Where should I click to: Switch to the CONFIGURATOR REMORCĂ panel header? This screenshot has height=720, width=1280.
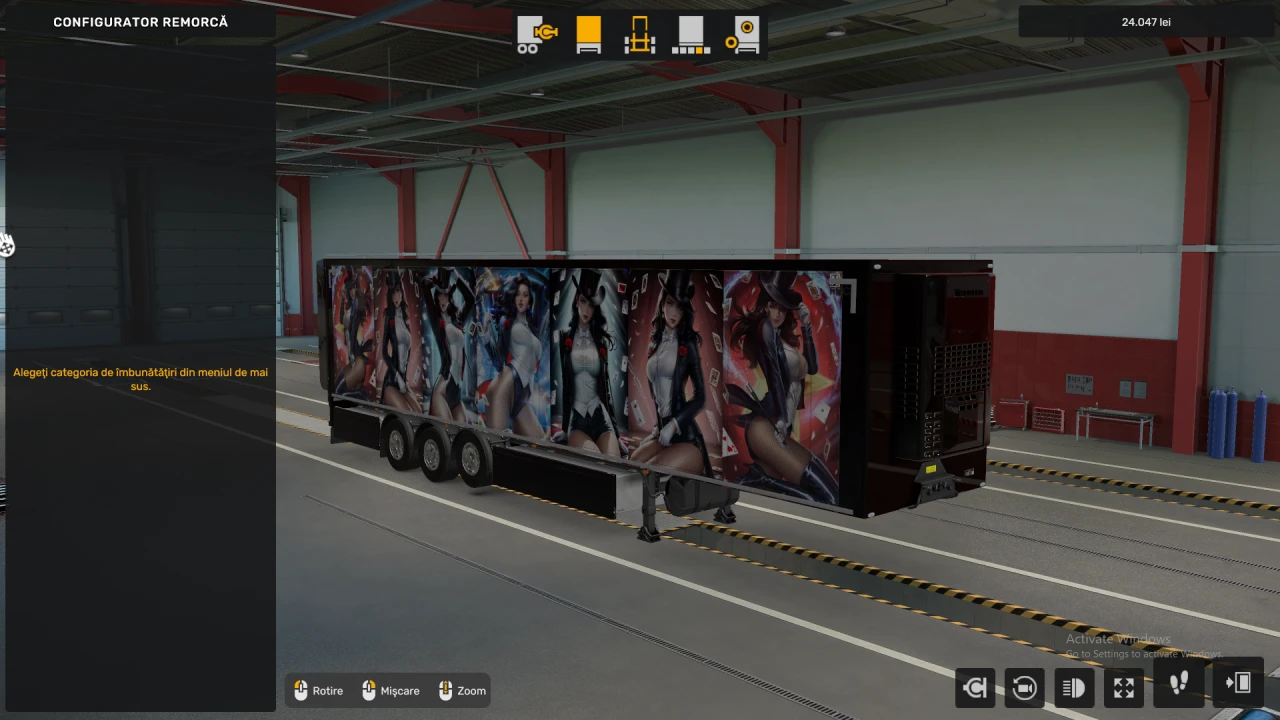140,21
